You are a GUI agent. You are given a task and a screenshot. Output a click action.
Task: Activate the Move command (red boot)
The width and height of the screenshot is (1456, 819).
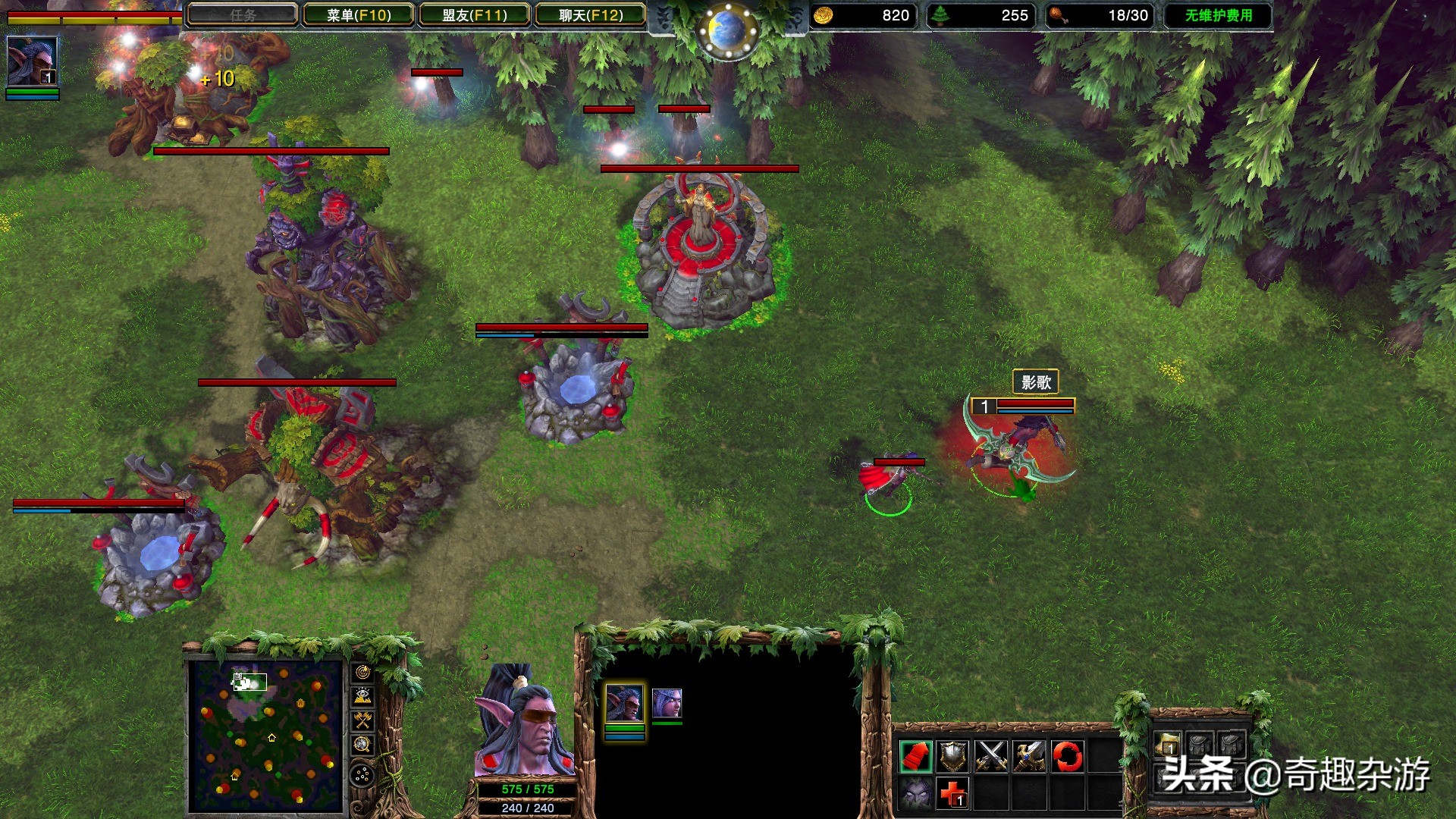915,756
